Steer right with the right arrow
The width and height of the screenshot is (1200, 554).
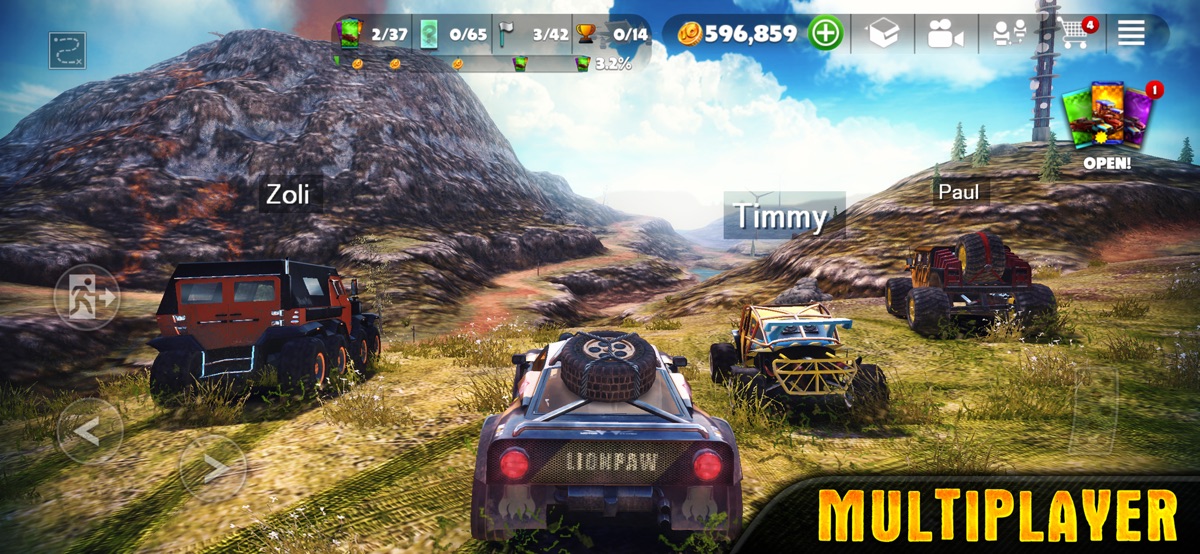coord(212,466)
